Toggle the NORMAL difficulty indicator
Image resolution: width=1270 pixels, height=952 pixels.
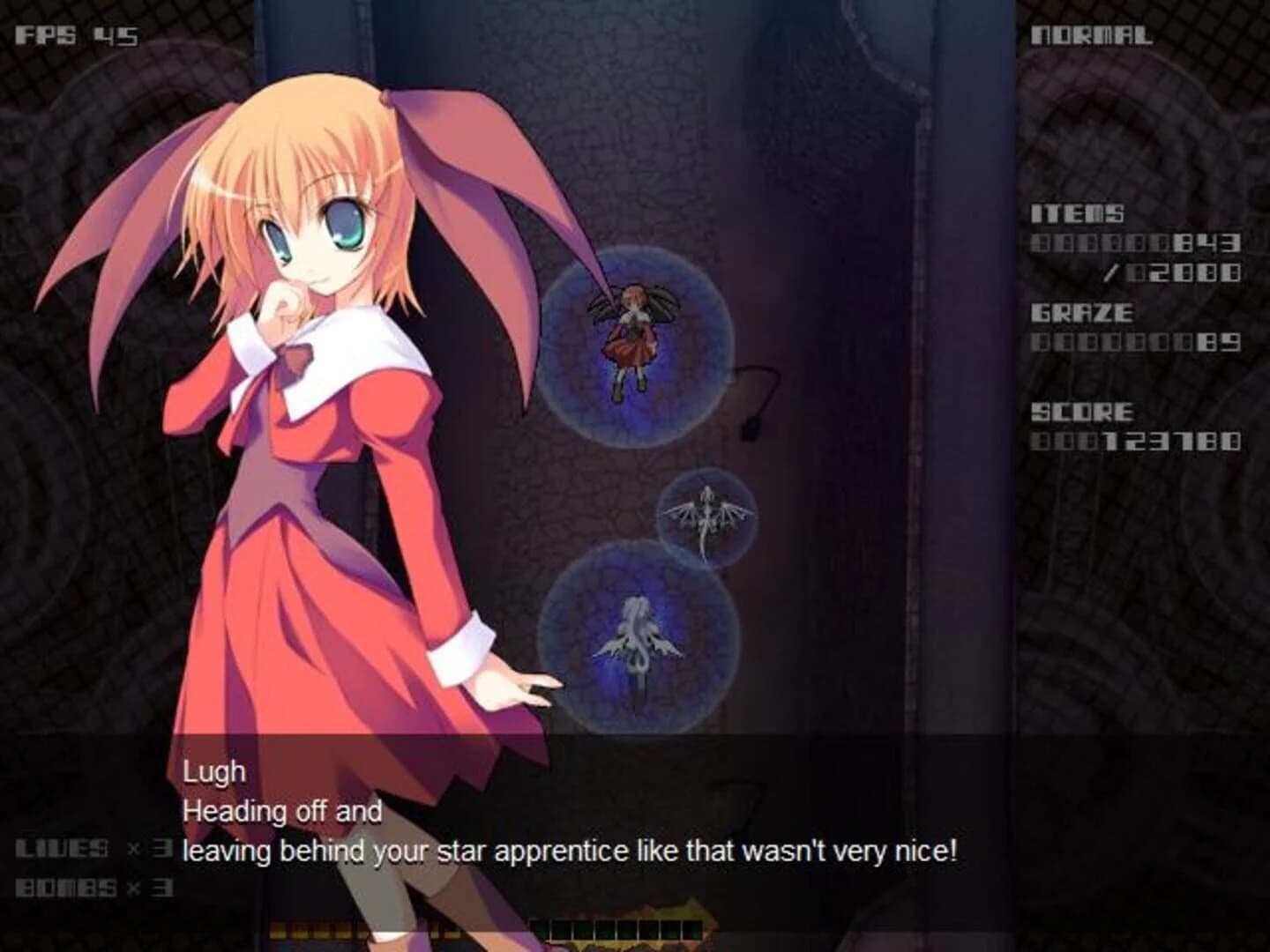click(x=1094, y=35)
